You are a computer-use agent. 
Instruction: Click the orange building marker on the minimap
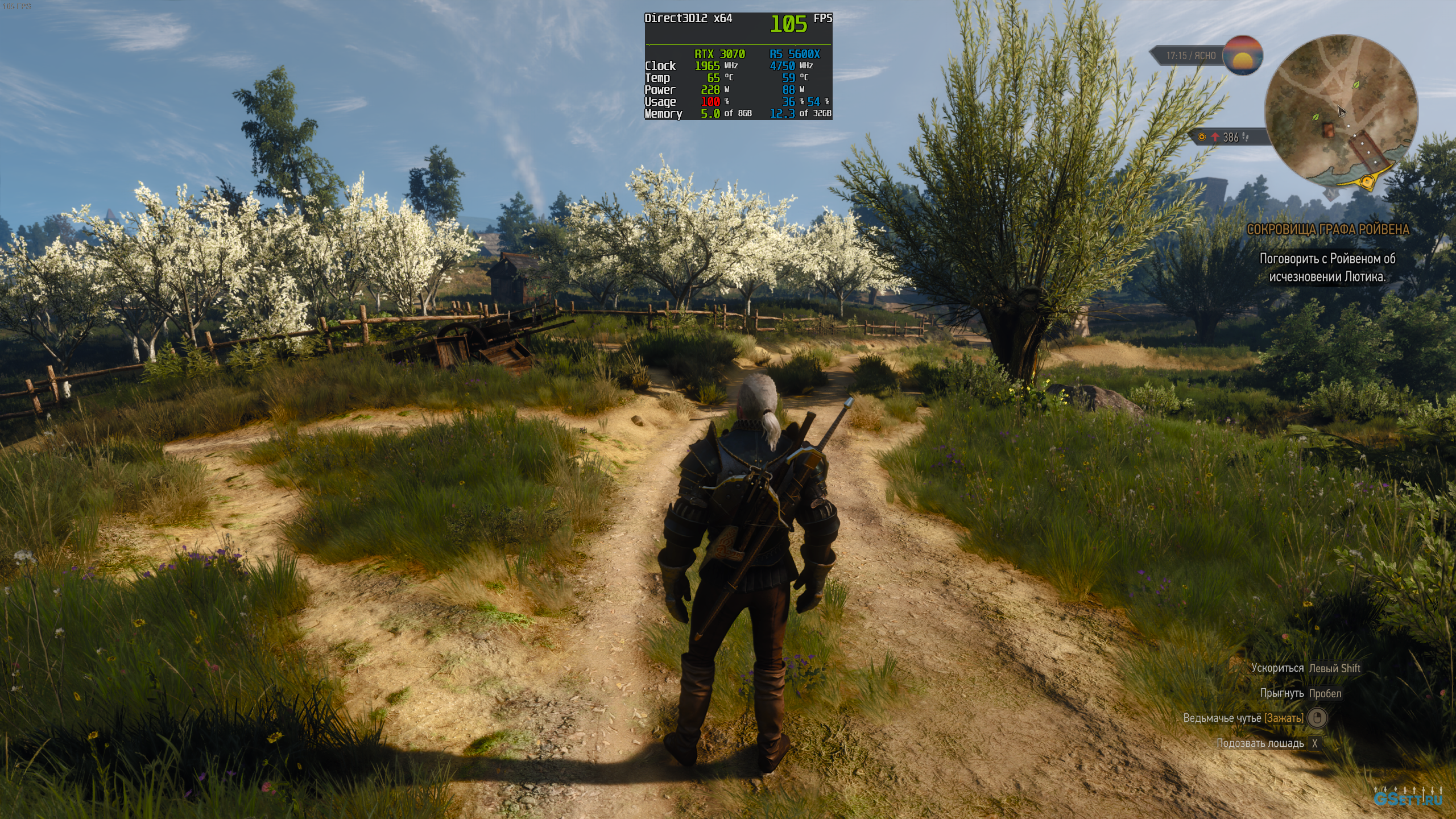pyautogui.click(x=1329, y=130)
